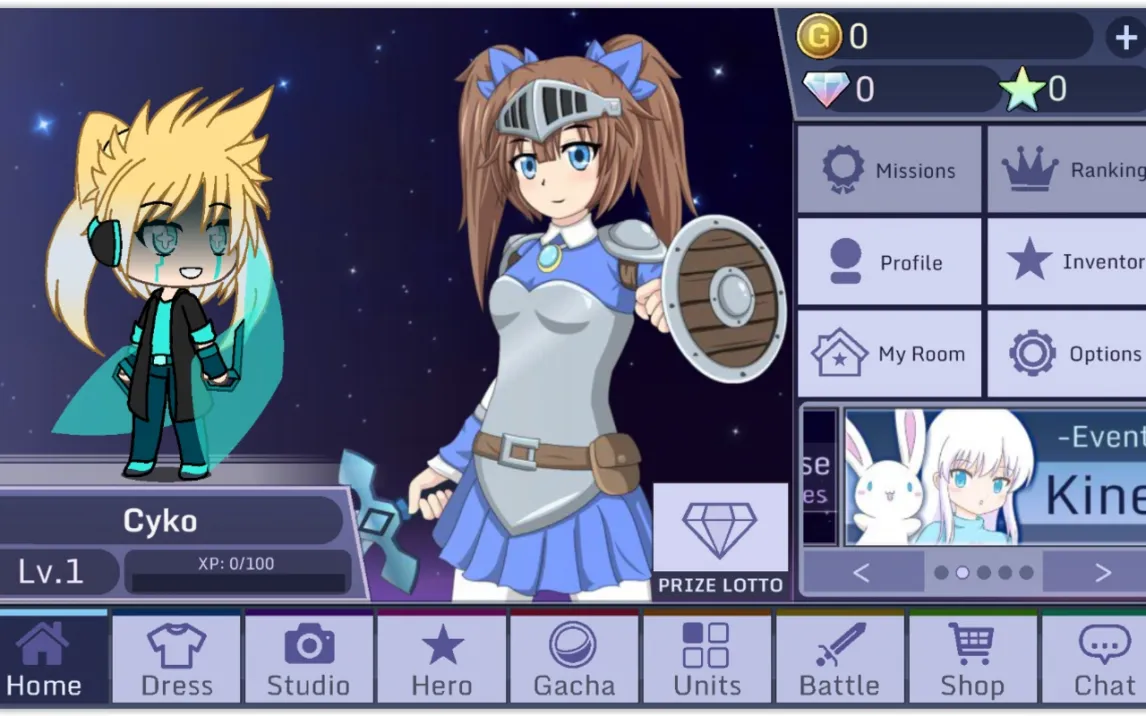The width and height of the screenshot is (1146, 716).
Task: Open the Missions menu
Action: pos(889,170)
